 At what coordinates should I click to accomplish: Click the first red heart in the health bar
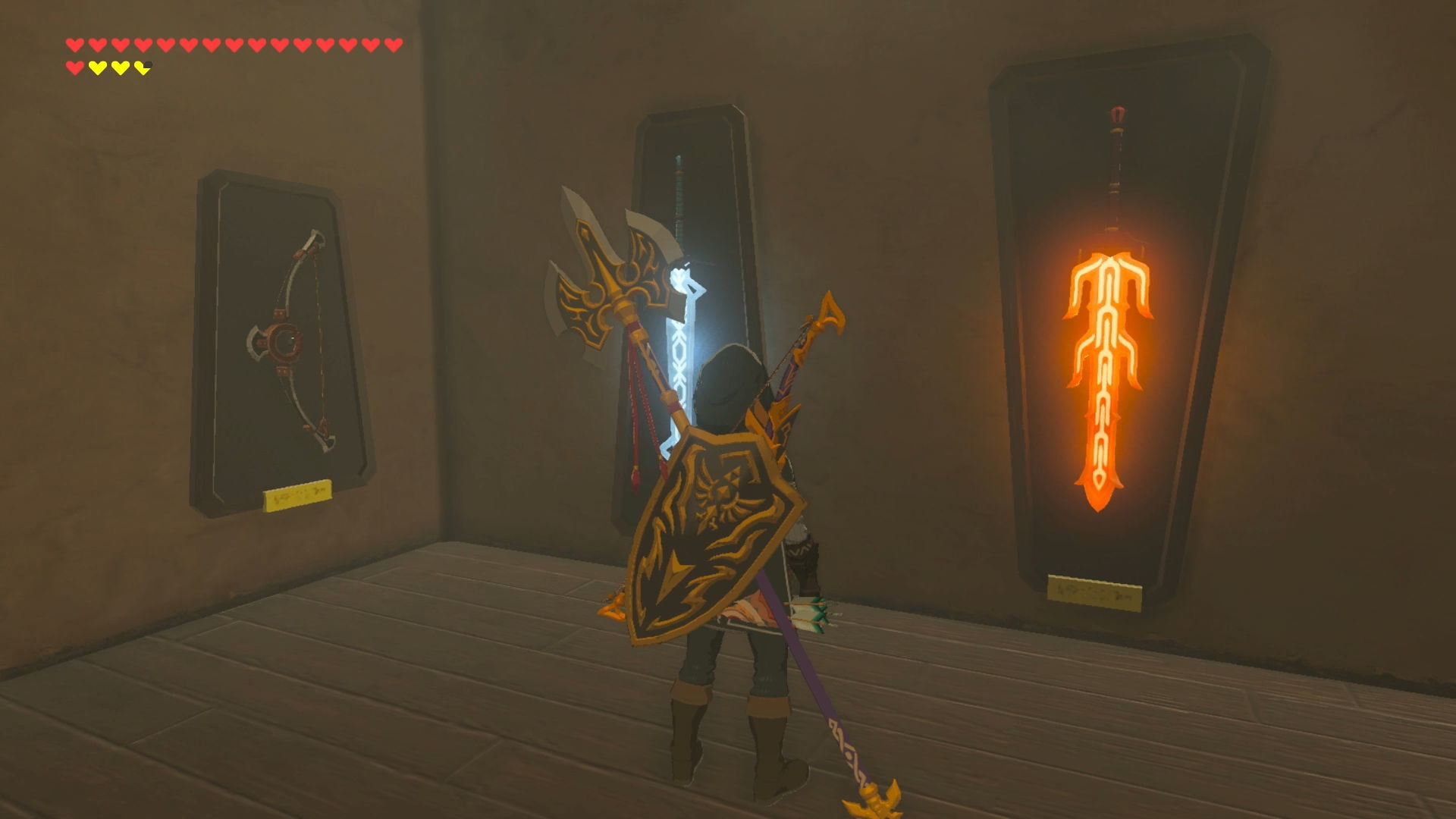75,44
